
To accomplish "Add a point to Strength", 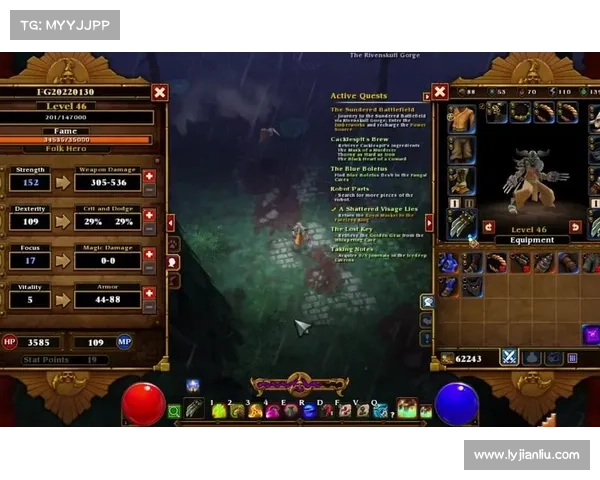I will [150, 177].
